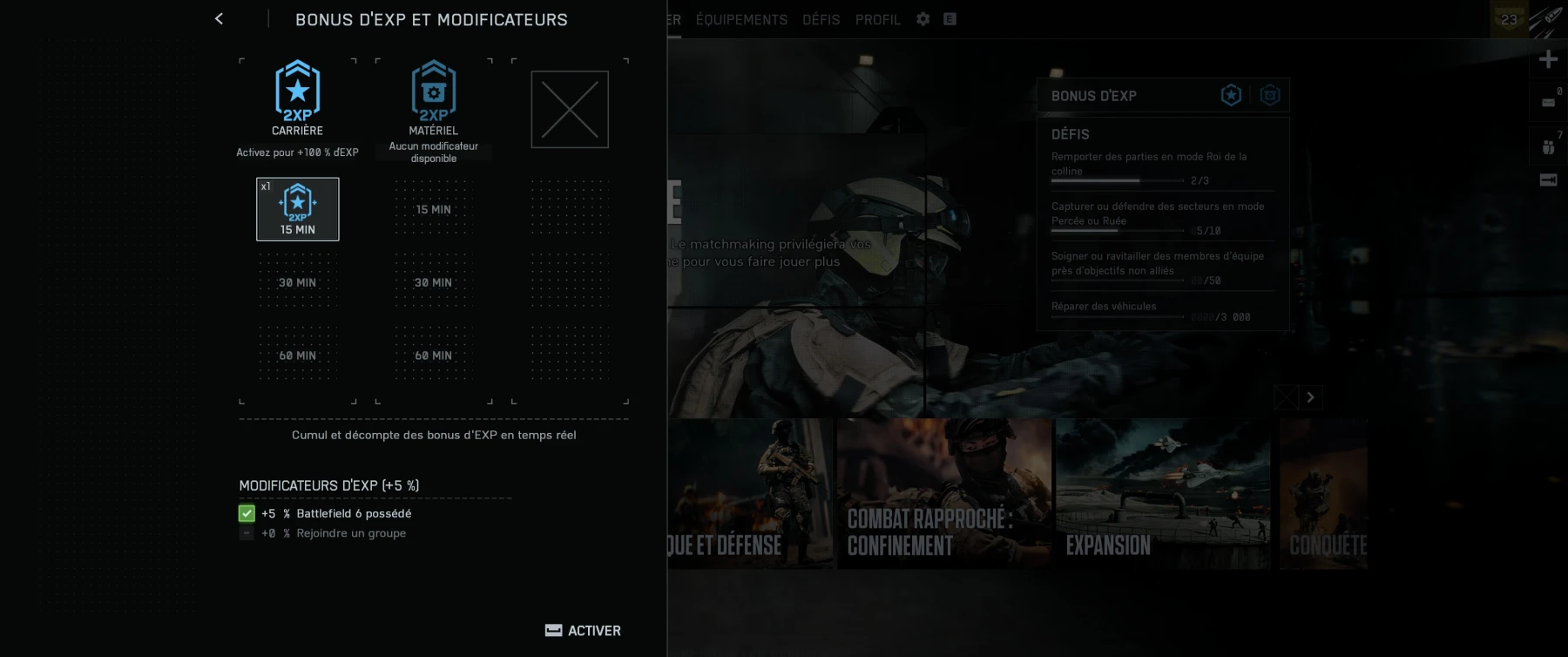Open the ÉQUIPEMENTS section

click(741, 19)
